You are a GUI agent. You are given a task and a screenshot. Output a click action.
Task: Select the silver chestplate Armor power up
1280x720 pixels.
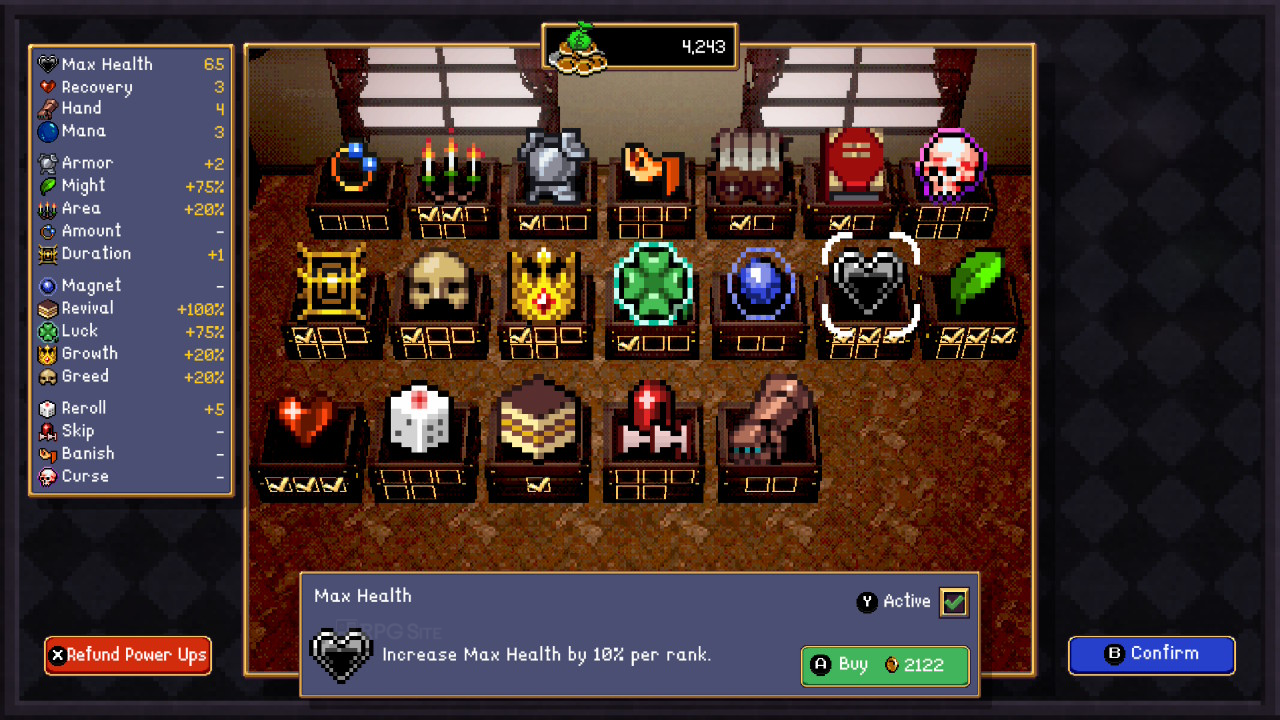(x=552, y=166)
